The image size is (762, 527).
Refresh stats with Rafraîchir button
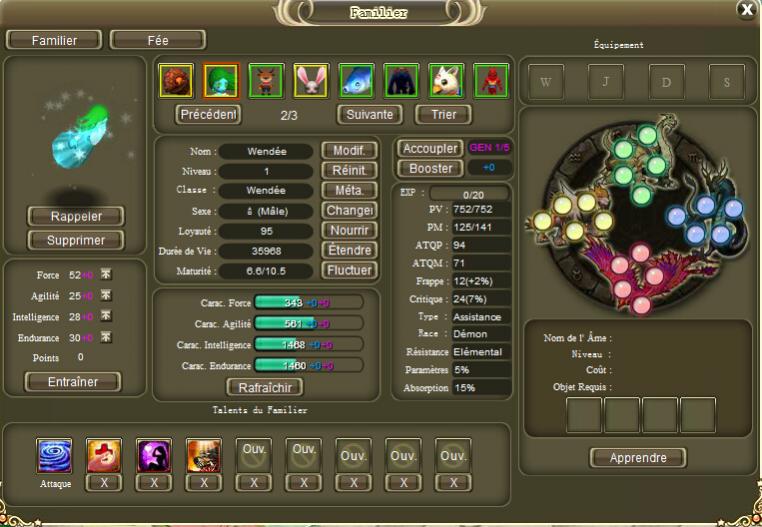pyautogui.click(x=265, y=387)
